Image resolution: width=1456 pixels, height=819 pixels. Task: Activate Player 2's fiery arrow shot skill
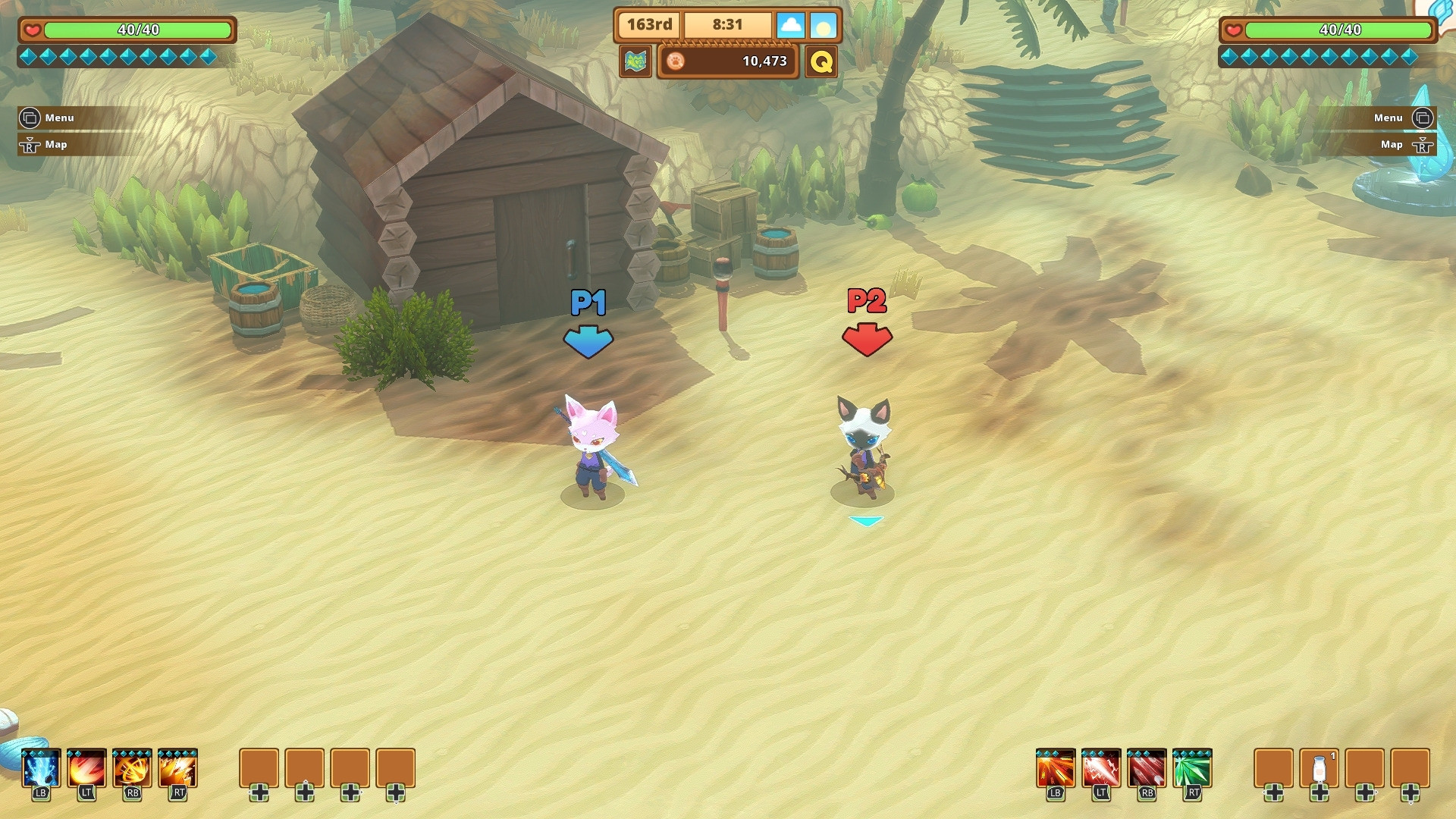pyautogui.click(x=1056, y=770)
